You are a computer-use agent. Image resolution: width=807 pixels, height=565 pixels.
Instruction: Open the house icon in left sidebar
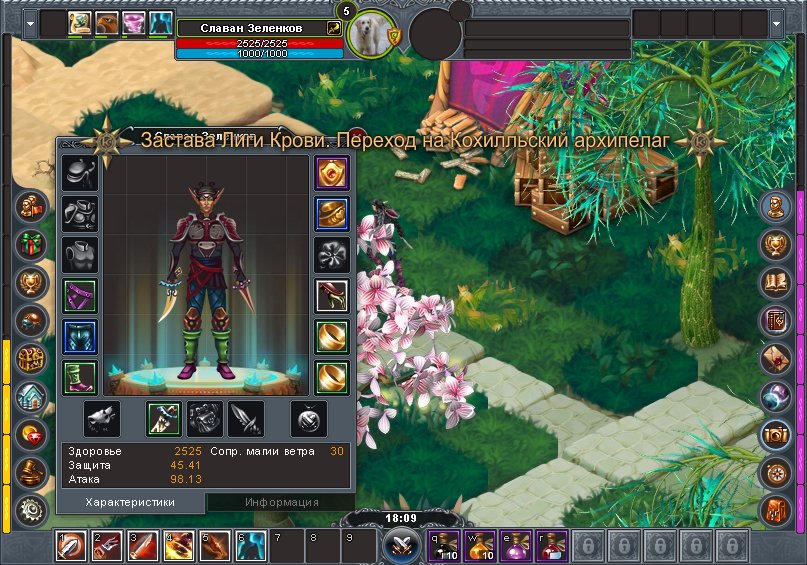[32, 396]
